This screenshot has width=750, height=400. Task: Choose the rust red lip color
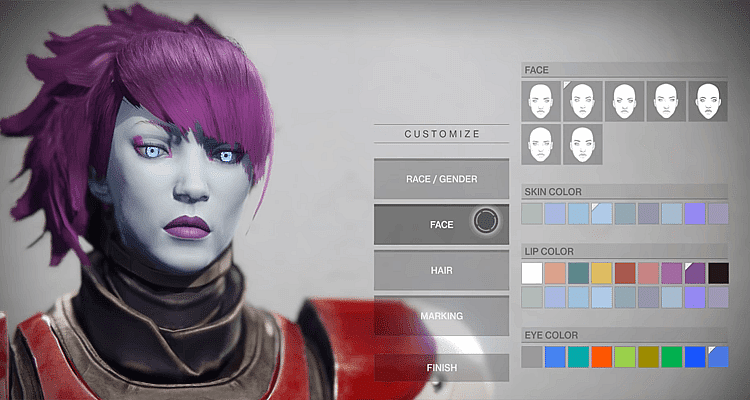[x=625, y=273]
